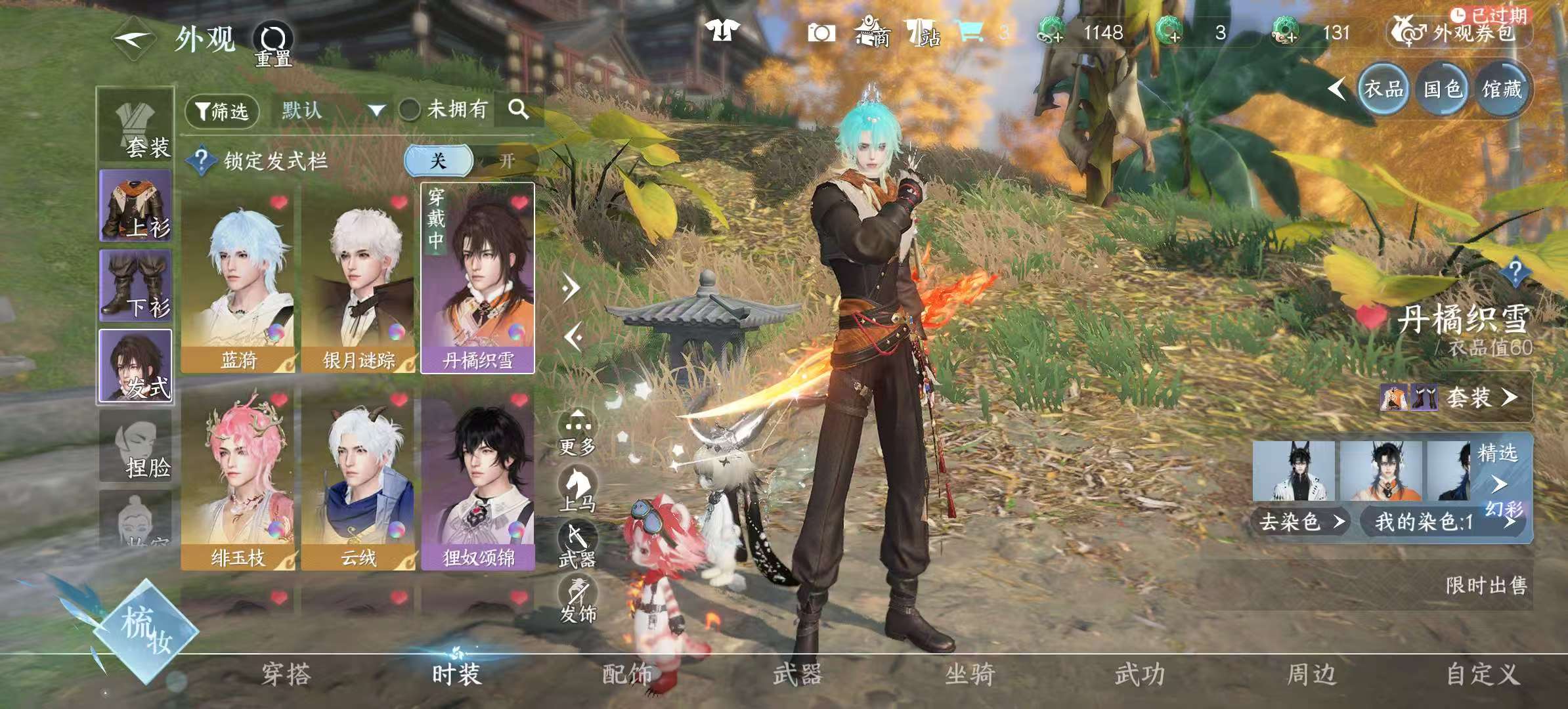The image size is (1568, 709).
Task: Tap the camera screenshot icon
Action: pos(821,33)
